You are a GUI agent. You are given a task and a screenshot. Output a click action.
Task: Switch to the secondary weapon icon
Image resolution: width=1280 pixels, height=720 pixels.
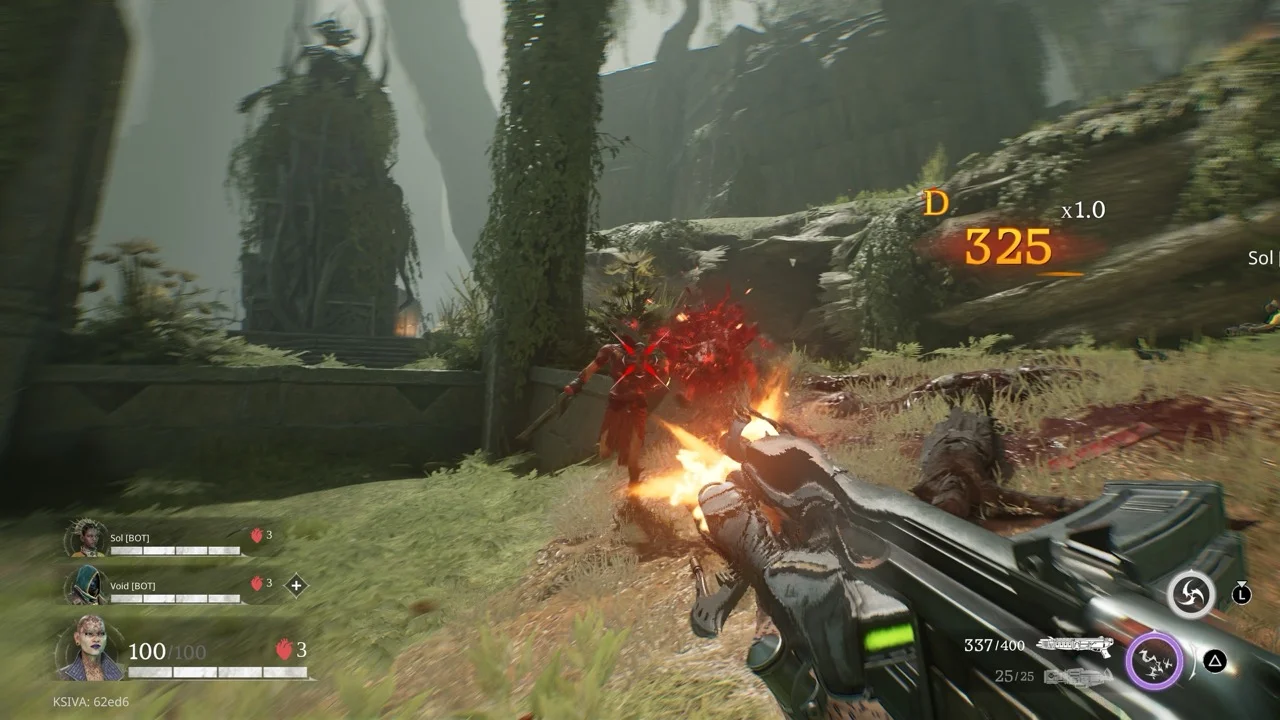(x=1077, y=677)
